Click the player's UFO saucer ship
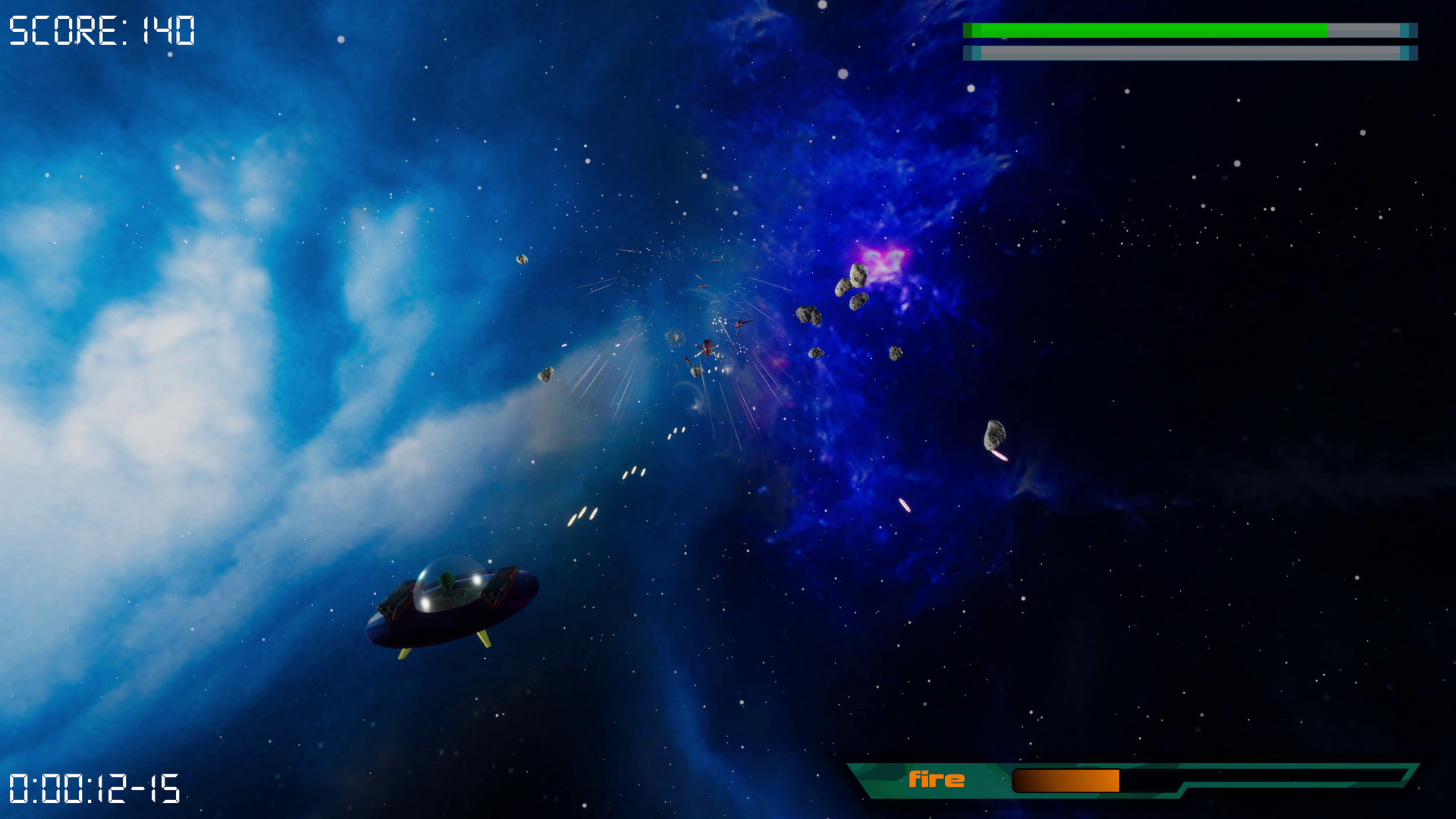This screenshot has height=819, width=1456. (x=447, y=614)
